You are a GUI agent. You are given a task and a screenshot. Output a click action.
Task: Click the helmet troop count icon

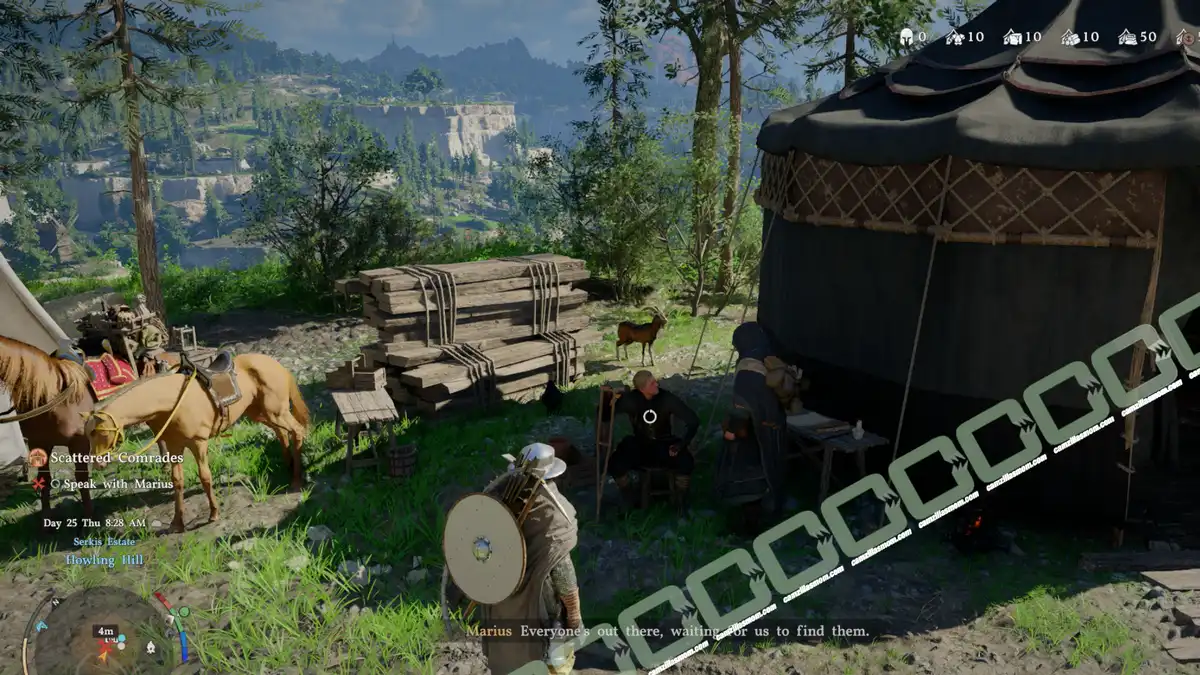pyautogui.click(x=906, y=37)
